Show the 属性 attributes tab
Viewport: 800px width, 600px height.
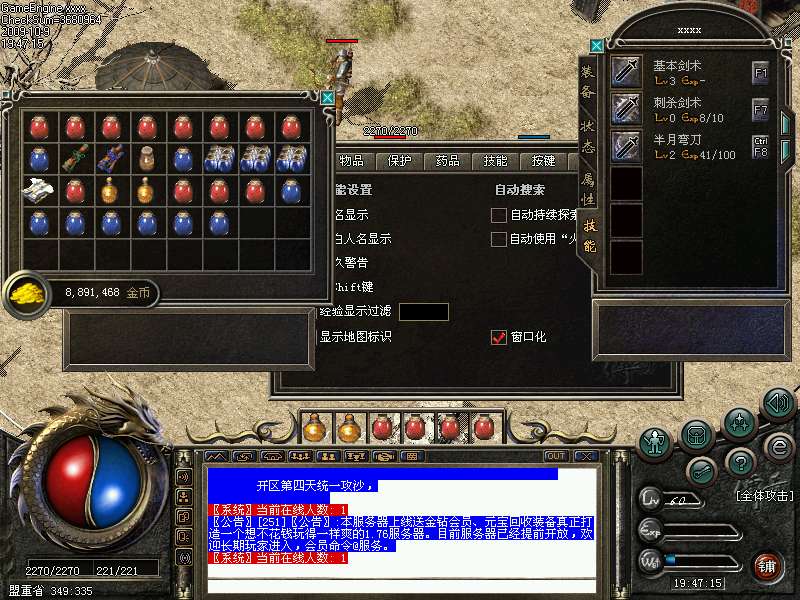[589, 187]
